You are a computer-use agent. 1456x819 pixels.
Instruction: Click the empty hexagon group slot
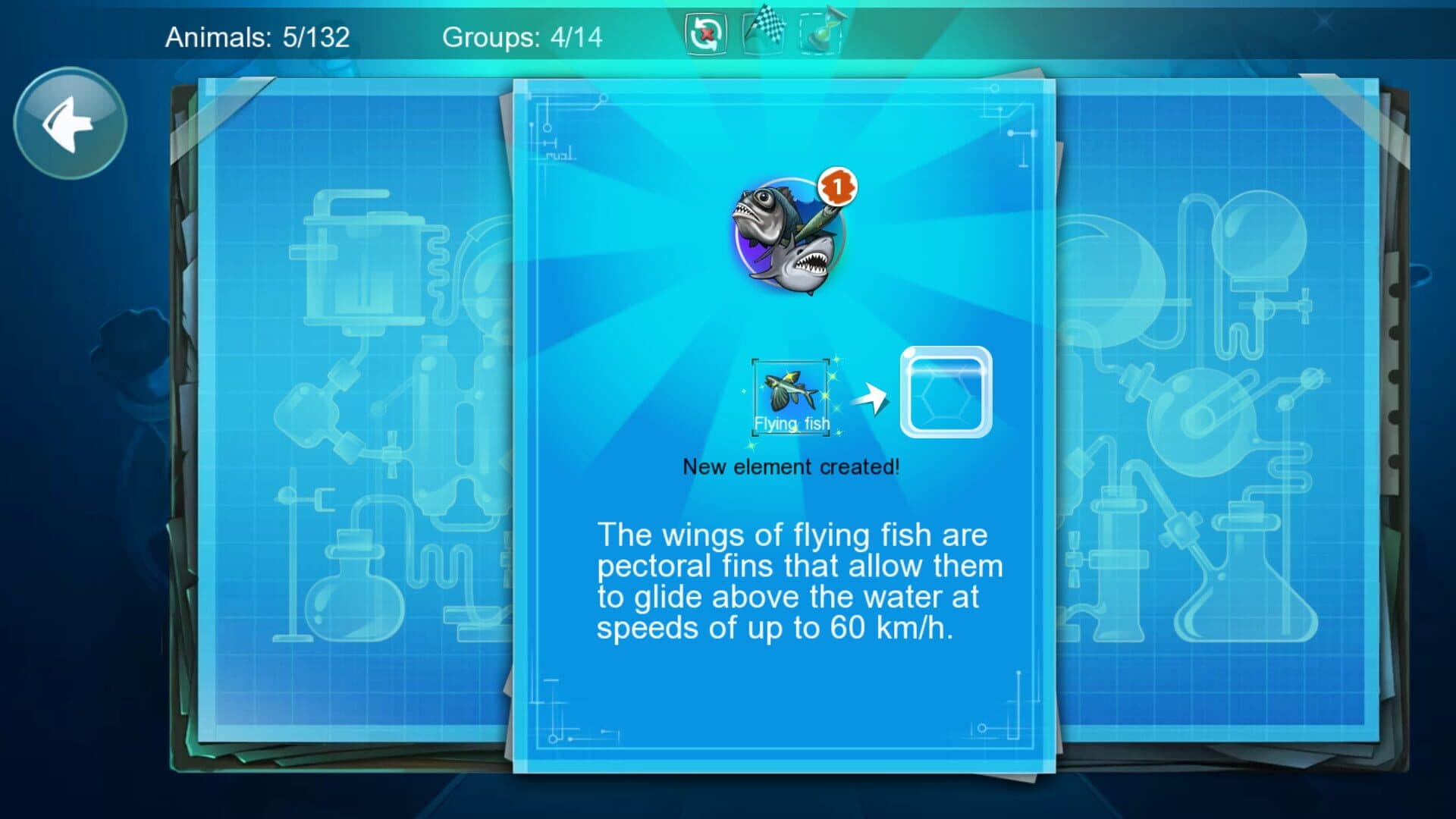coord(946,392)
